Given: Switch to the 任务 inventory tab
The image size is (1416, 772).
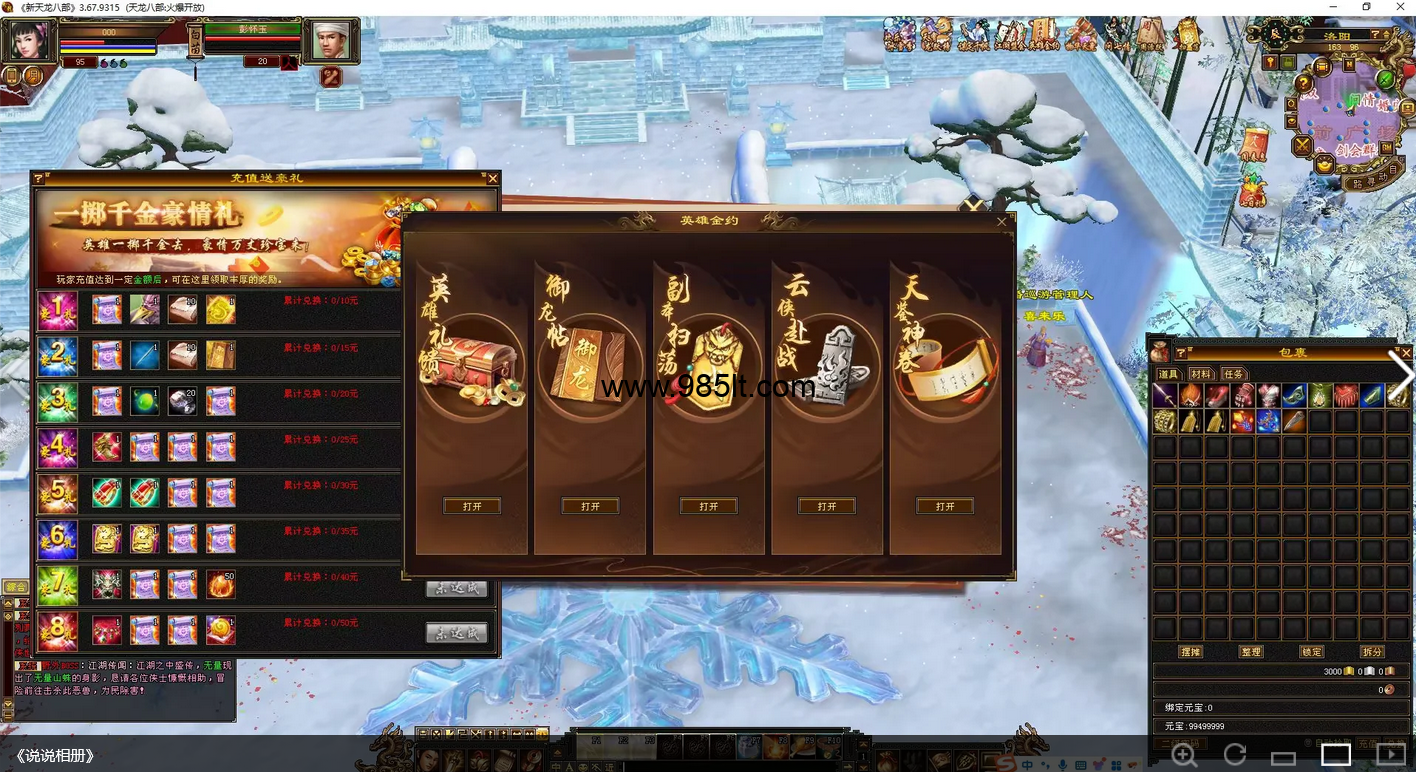Looking at the screenshot, I should 1233,374.
